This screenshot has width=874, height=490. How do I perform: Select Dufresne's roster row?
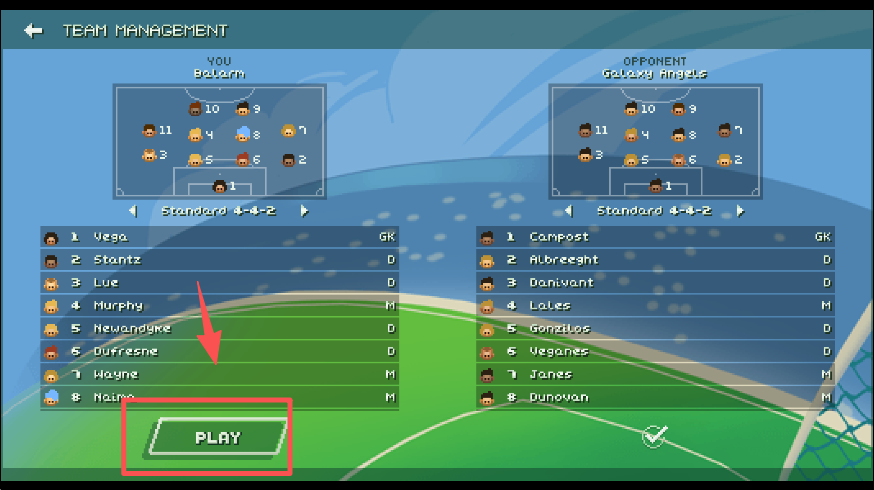(219, 352)
